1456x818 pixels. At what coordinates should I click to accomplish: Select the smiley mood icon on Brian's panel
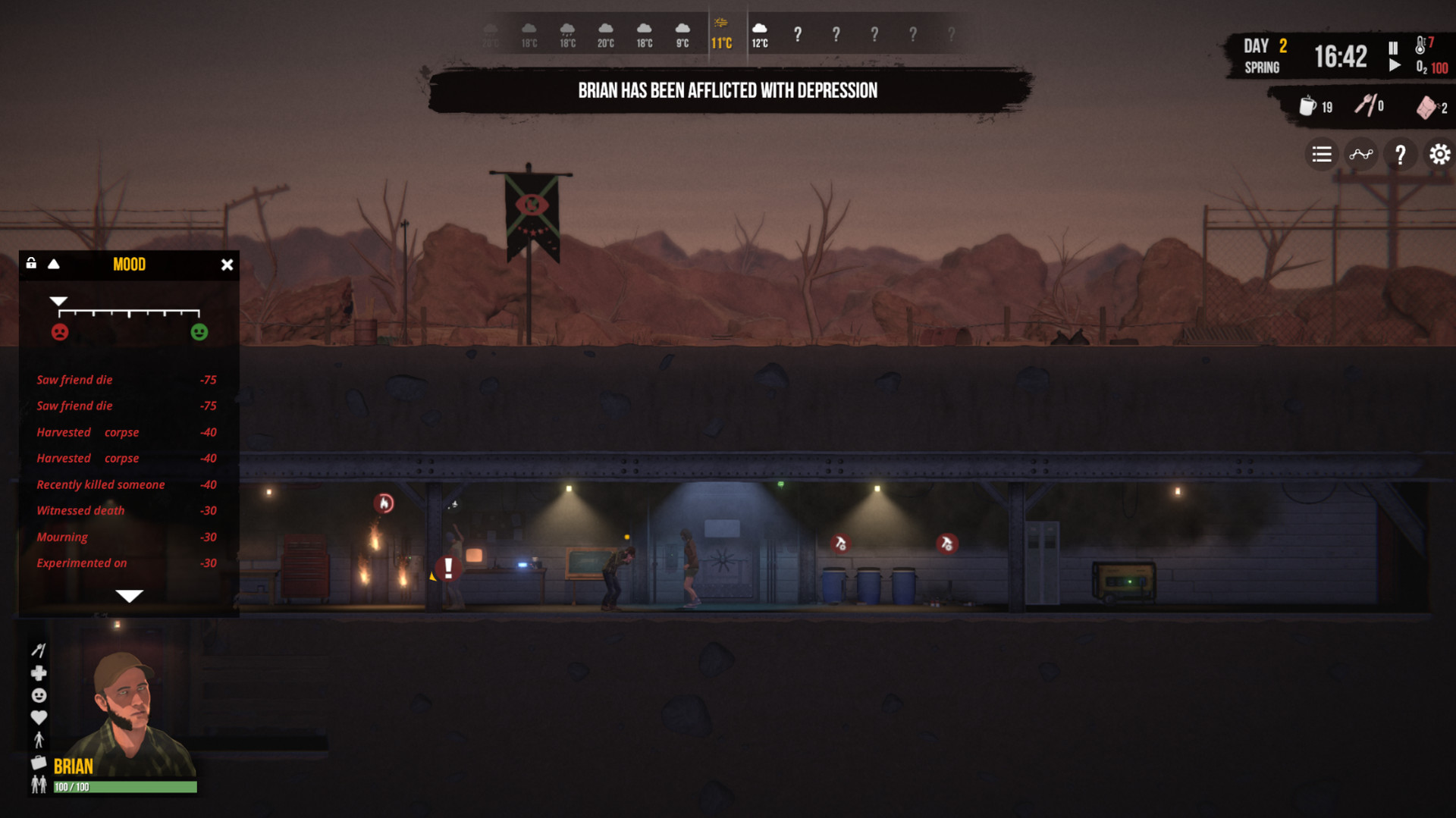(x=39, y=694)
